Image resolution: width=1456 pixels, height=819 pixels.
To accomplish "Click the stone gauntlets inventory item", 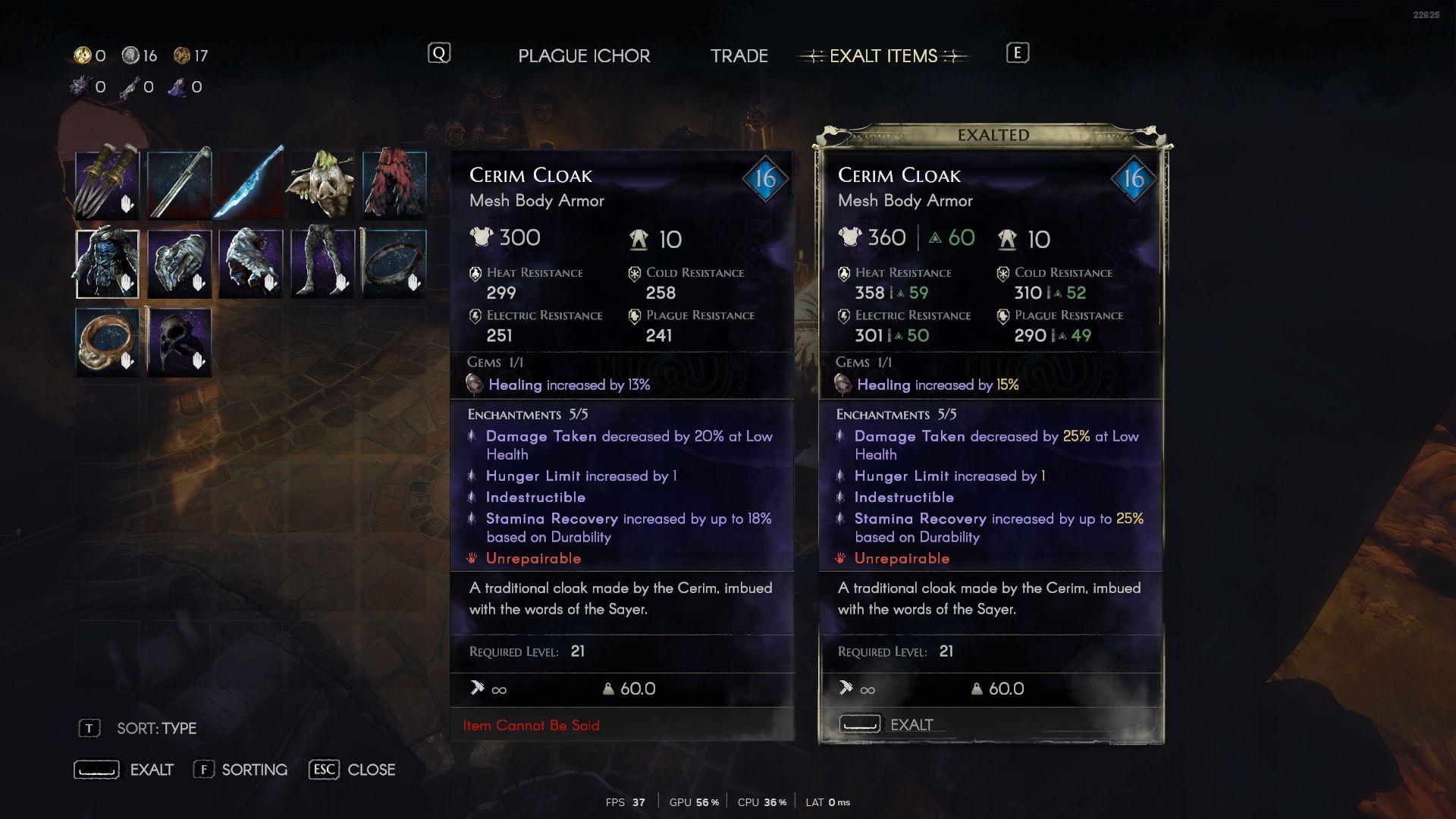I will [x=178, y=263].
